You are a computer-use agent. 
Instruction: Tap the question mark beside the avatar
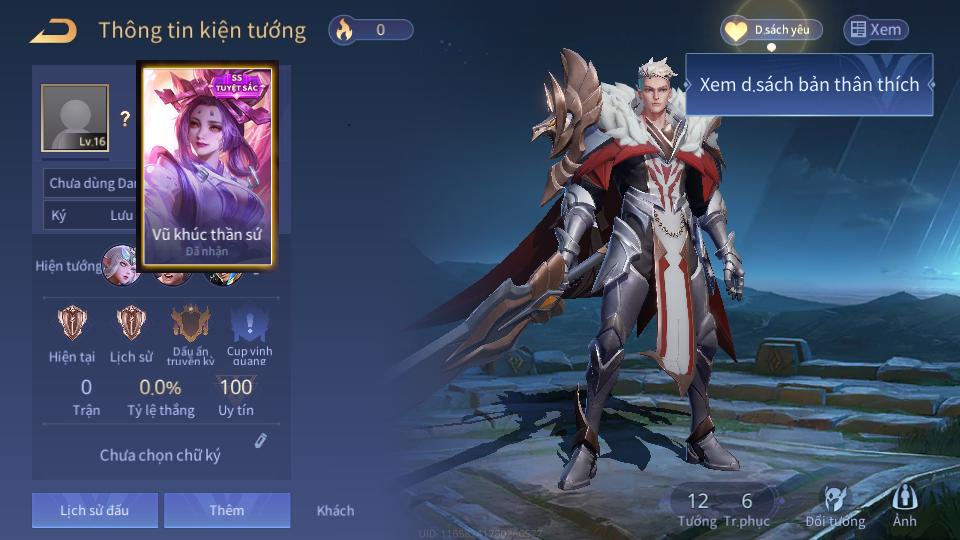click(125, 119)
